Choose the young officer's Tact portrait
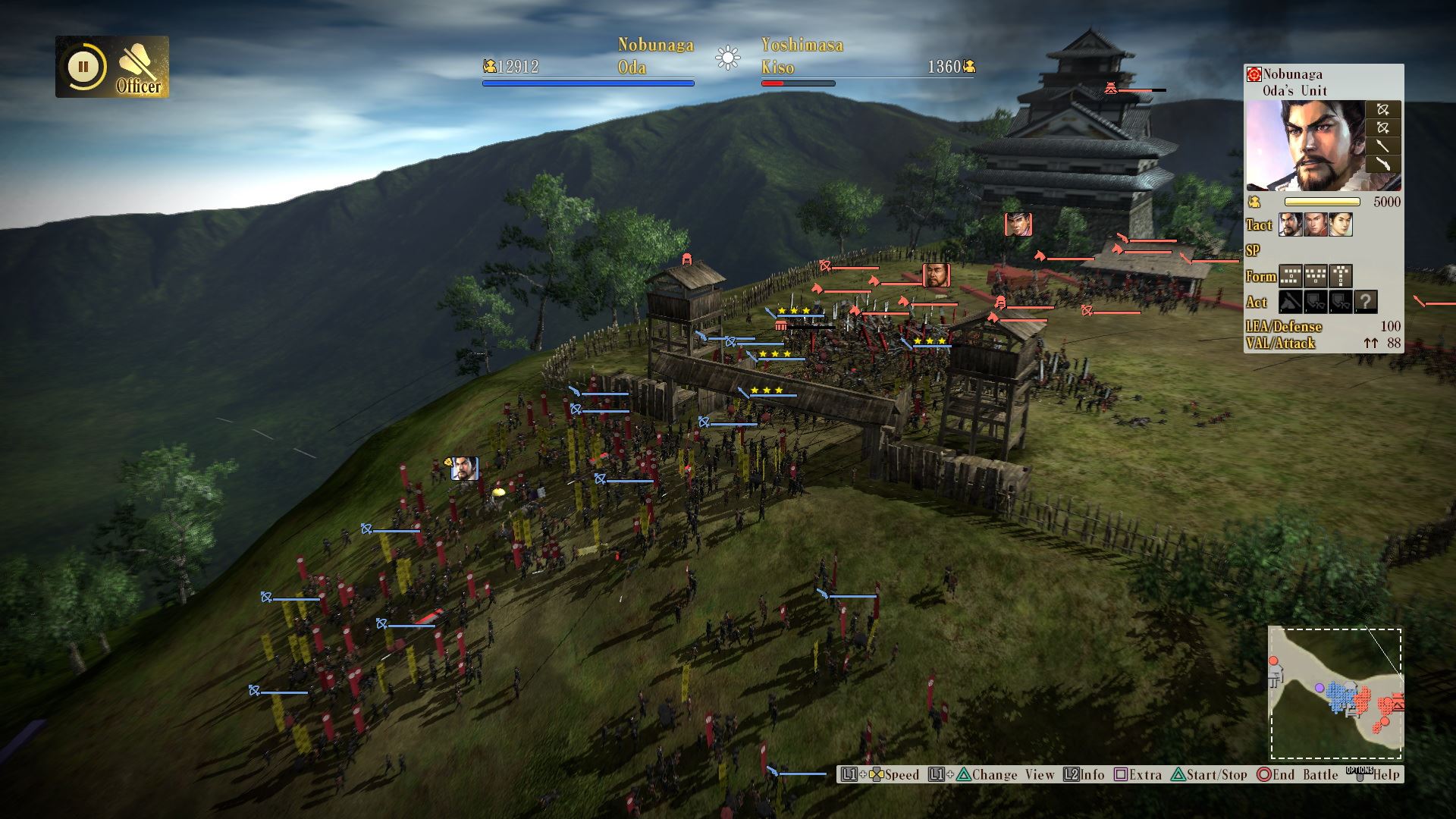The height and width of the screenshot is (819, 1456). point(1341,225)
